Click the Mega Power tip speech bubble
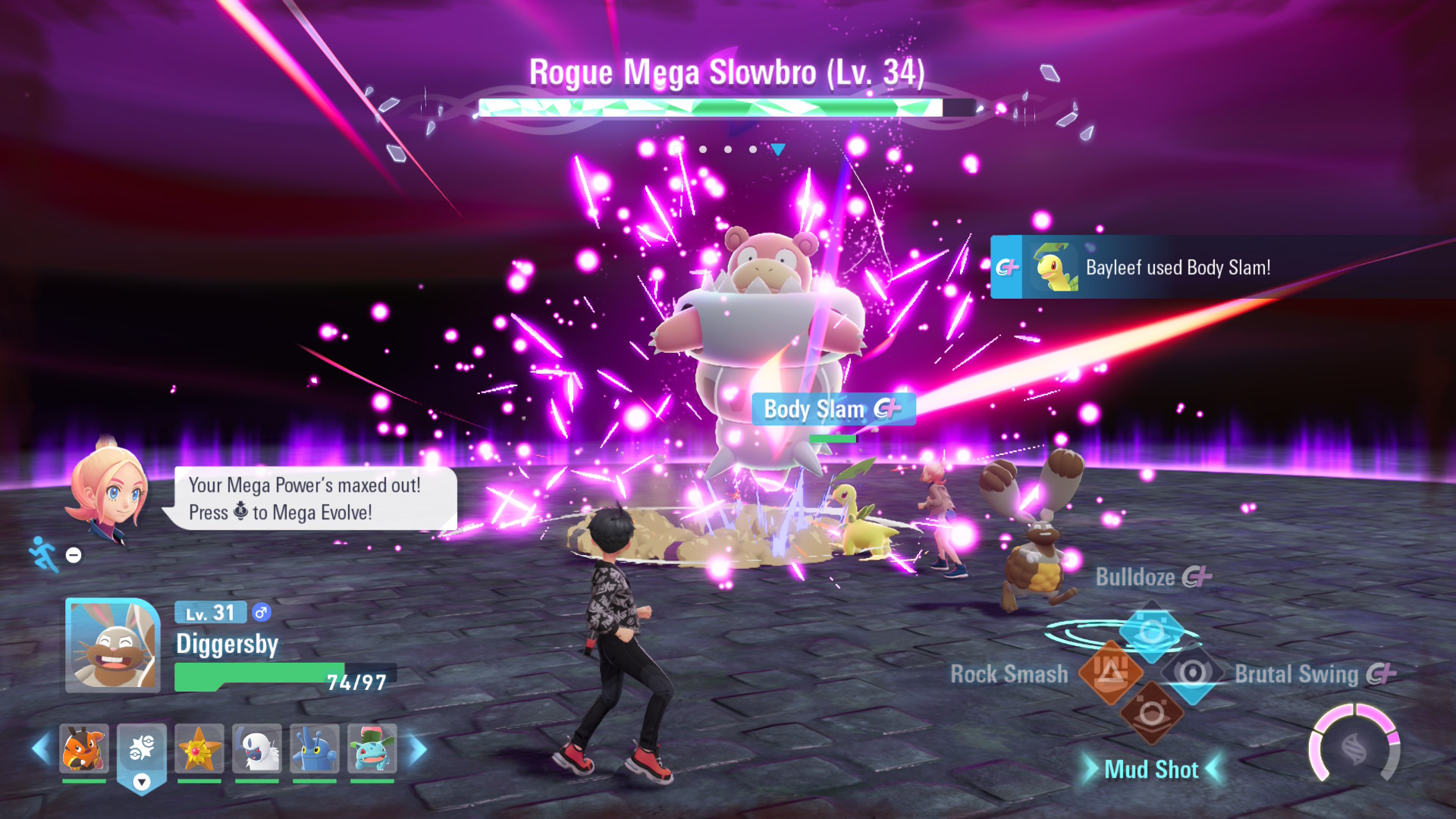The image size is (1456, 819). pos(309,498)
